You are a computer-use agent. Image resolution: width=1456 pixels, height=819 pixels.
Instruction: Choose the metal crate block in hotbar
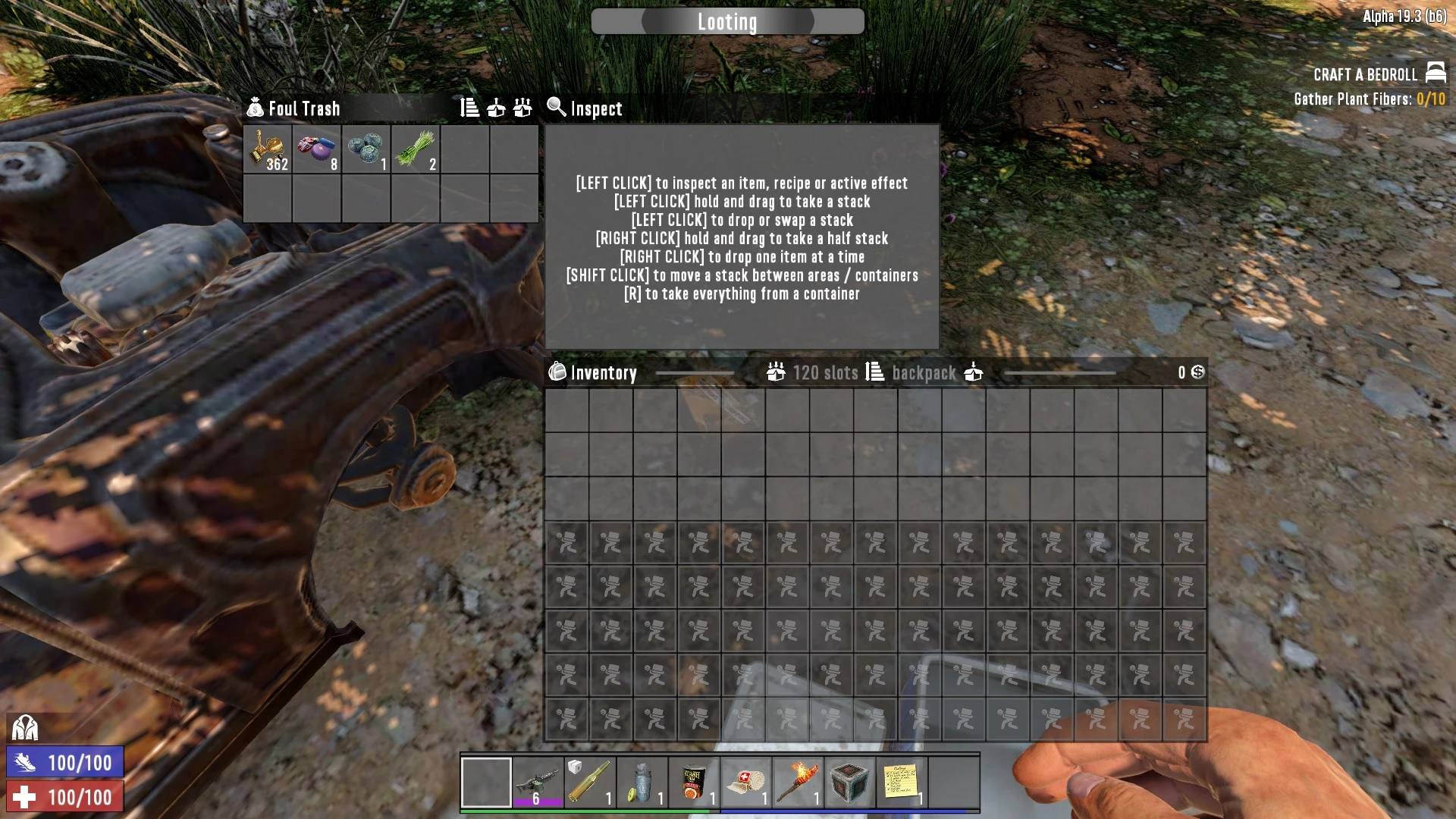pos(850,782)
